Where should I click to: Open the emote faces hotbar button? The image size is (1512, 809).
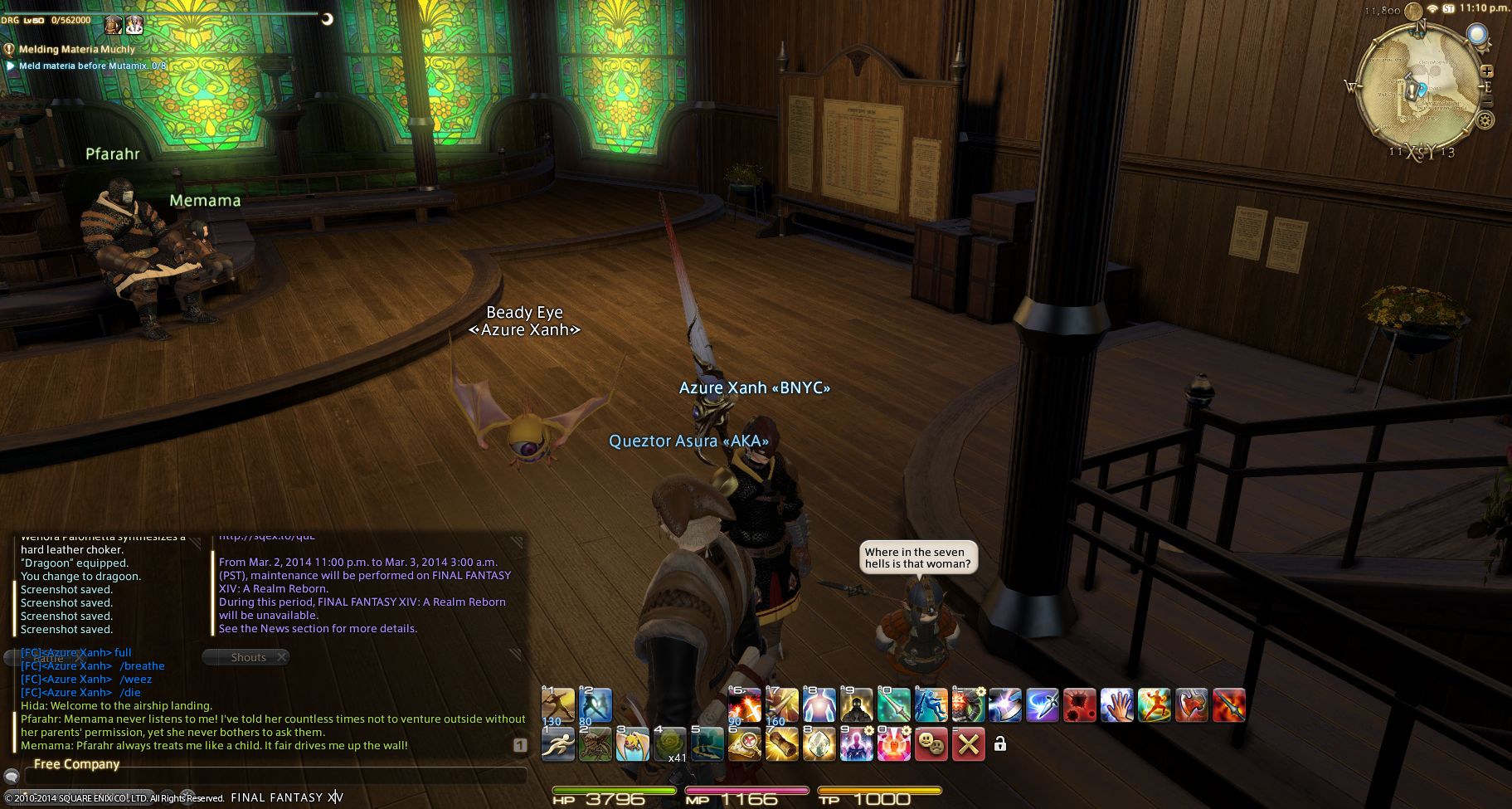(x=931, y=744)
